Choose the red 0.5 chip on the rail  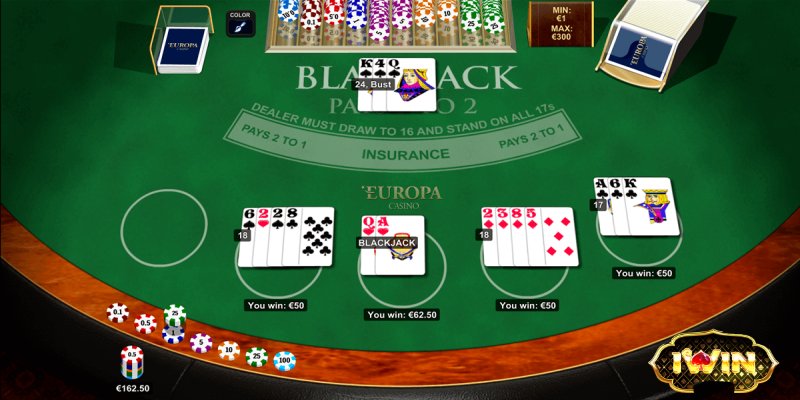point(146,323)
